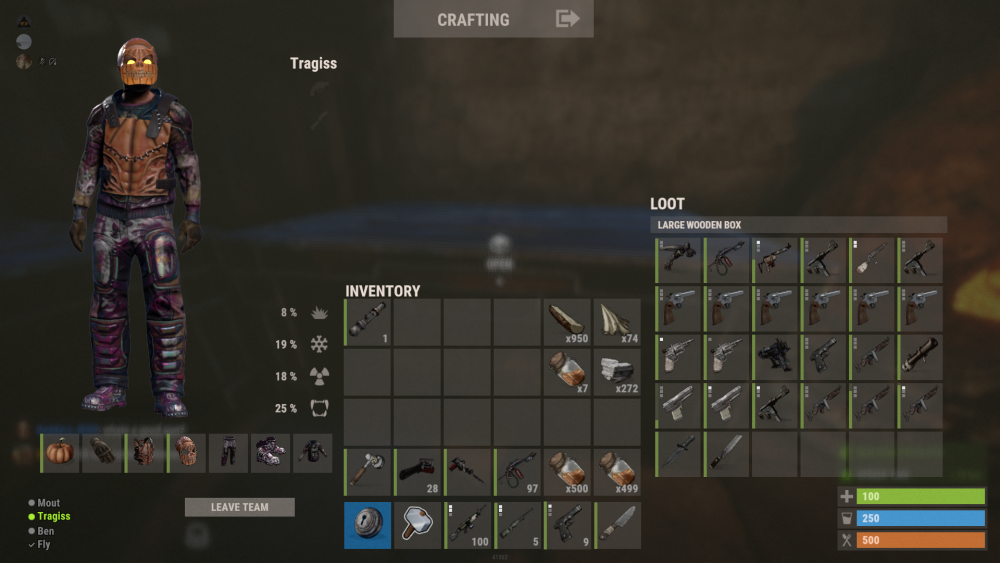Grab the combat knife in the loot box
Viewport: 1000px width, 563px height.
679,453
